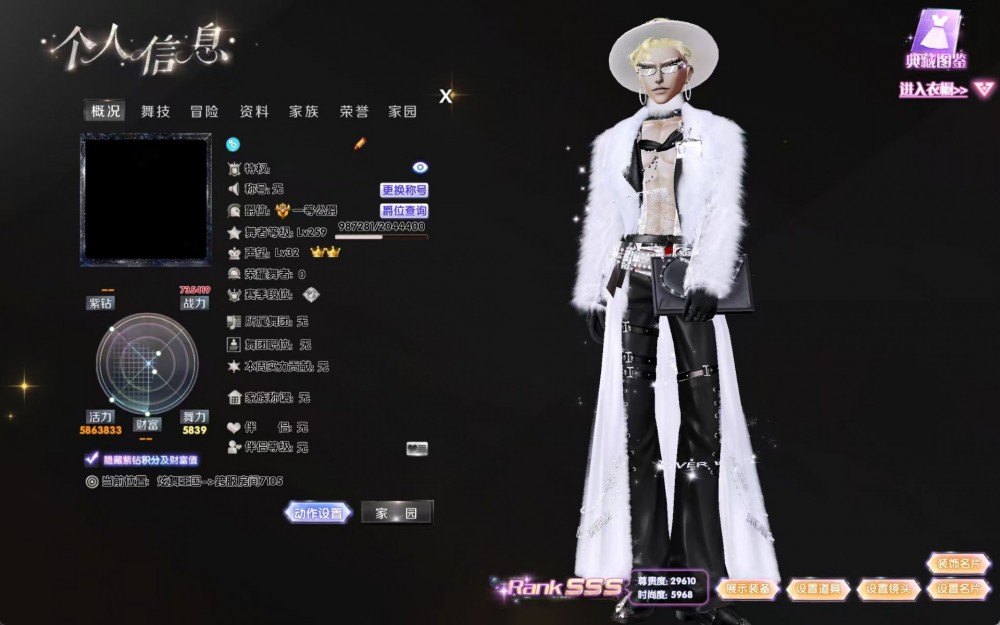Screen dimensions: 1000x625
Task: Toggle 隐藏紫钻积分及财富值 checkbox
Action: (x=91, y=460)
